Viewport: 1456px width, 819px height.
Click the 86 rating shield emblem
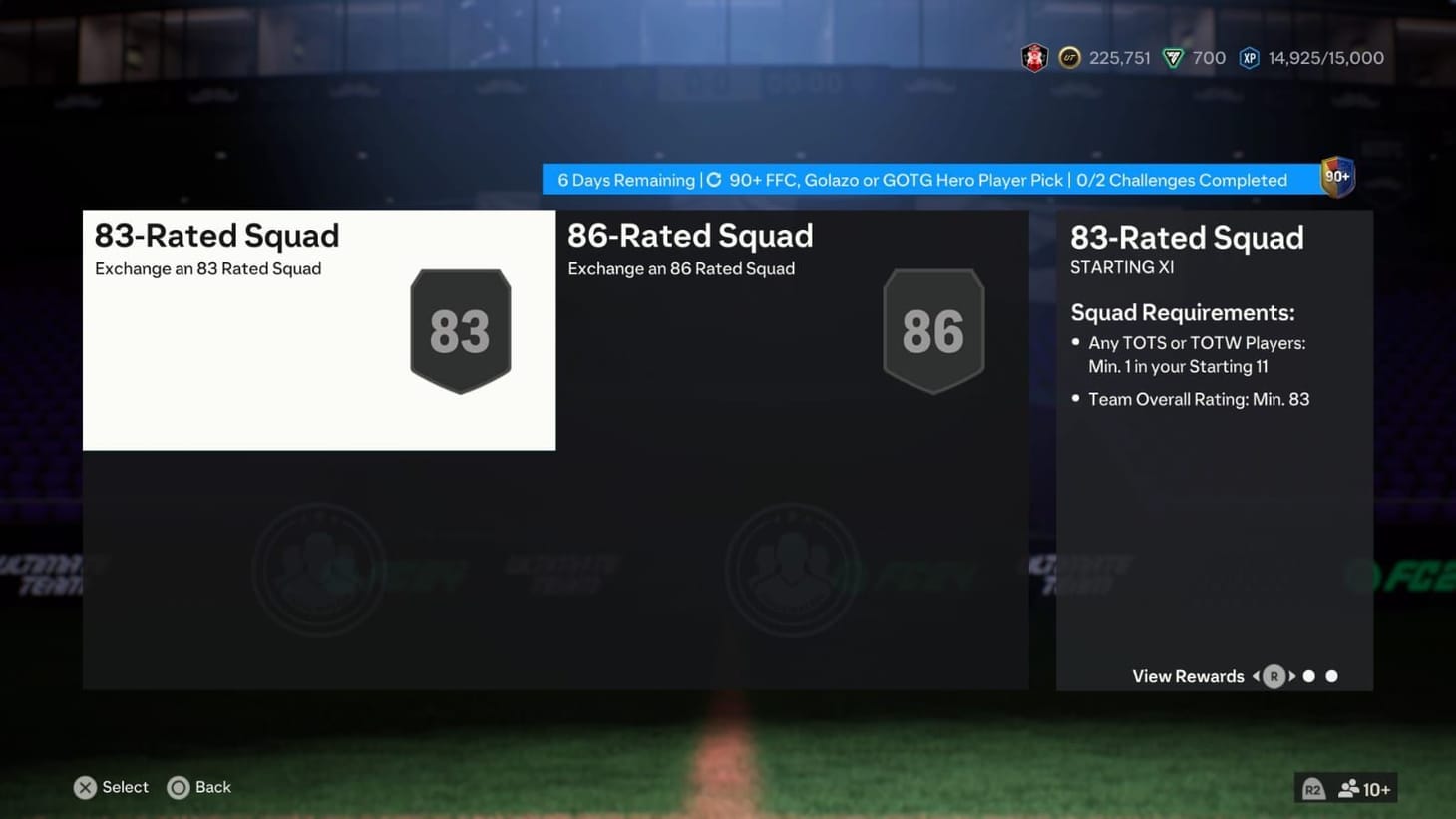tap(933, 329)
